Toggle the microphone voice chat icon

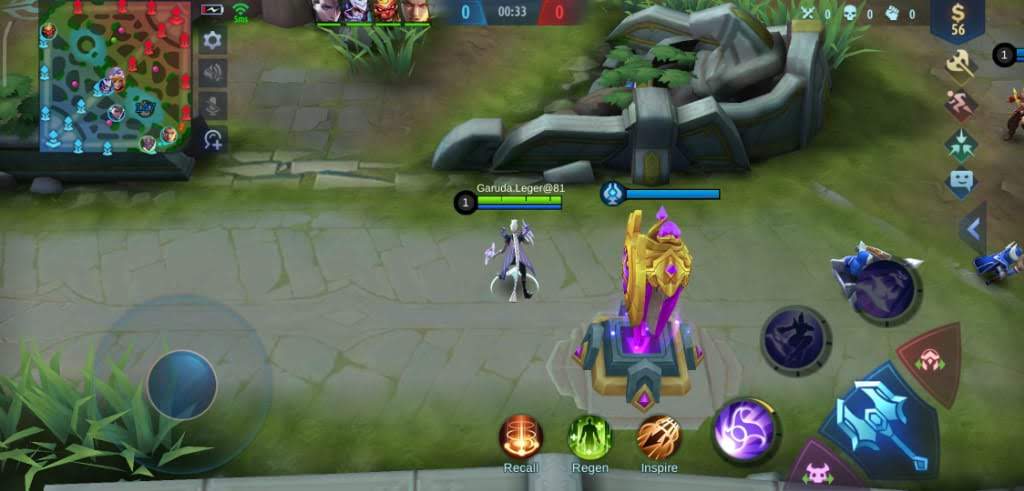pos(212,105)
